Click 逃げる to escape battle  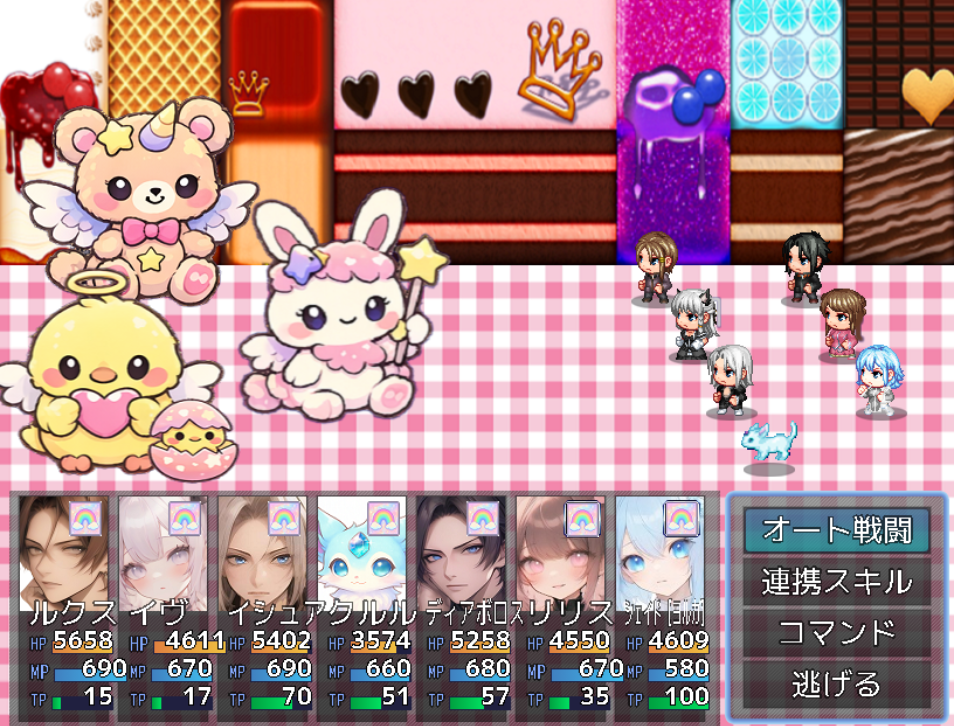pos(836,684)
